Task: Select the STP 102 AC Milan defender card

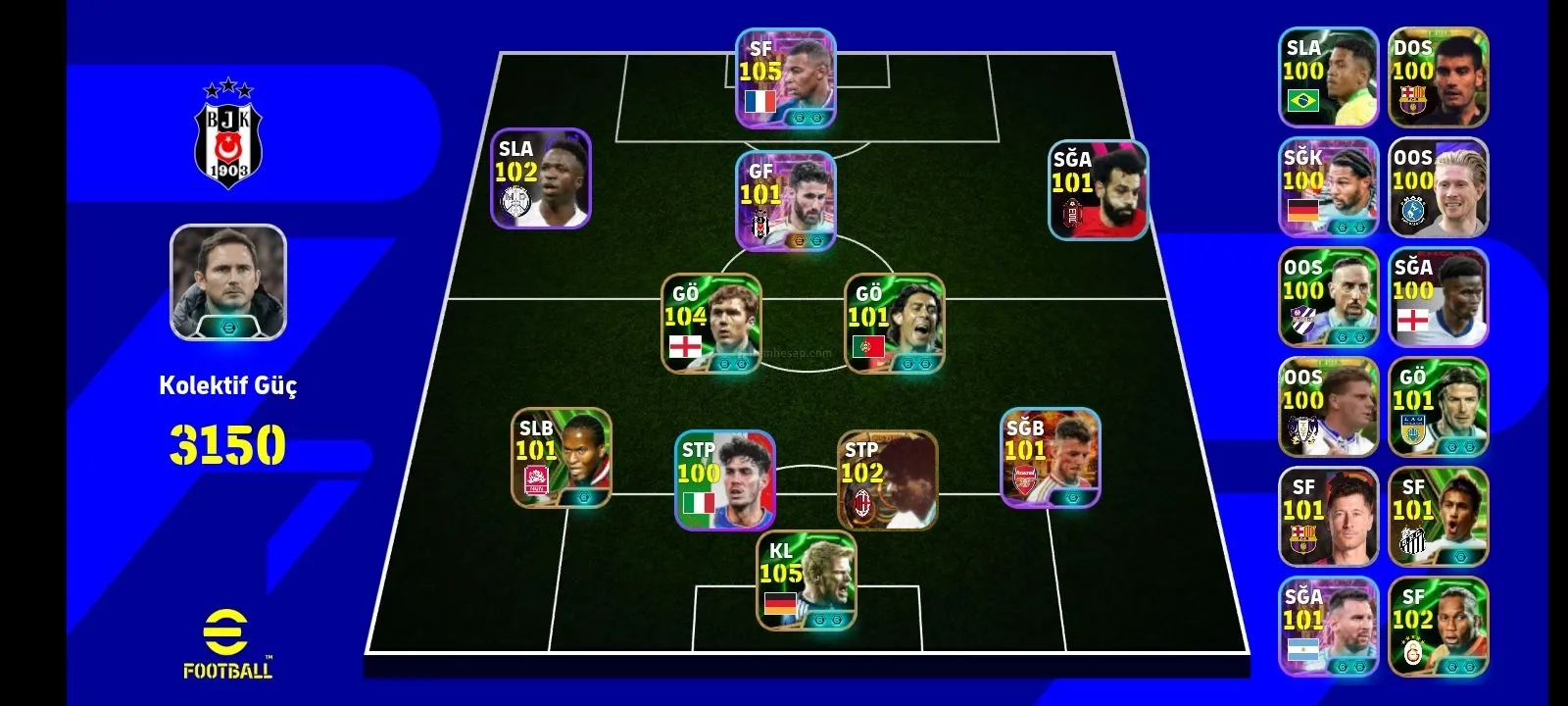Action: coord(888,480)
